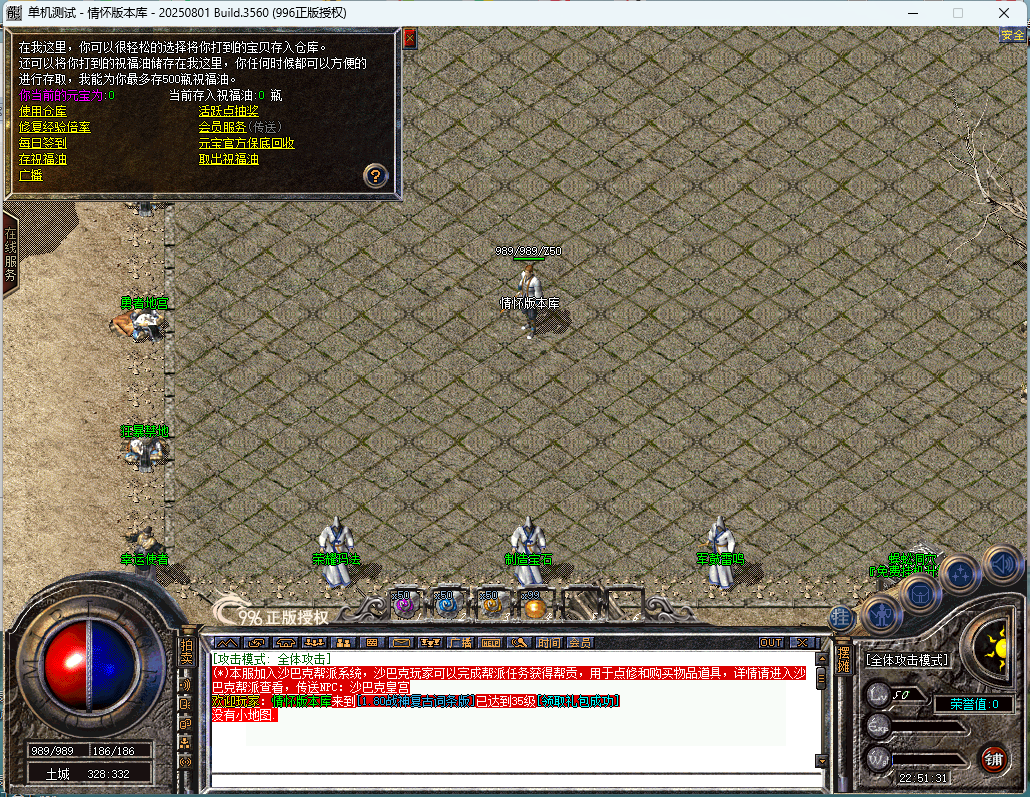
Task: Open the 使用仓库 warehouse option
Action: (42, 111)
